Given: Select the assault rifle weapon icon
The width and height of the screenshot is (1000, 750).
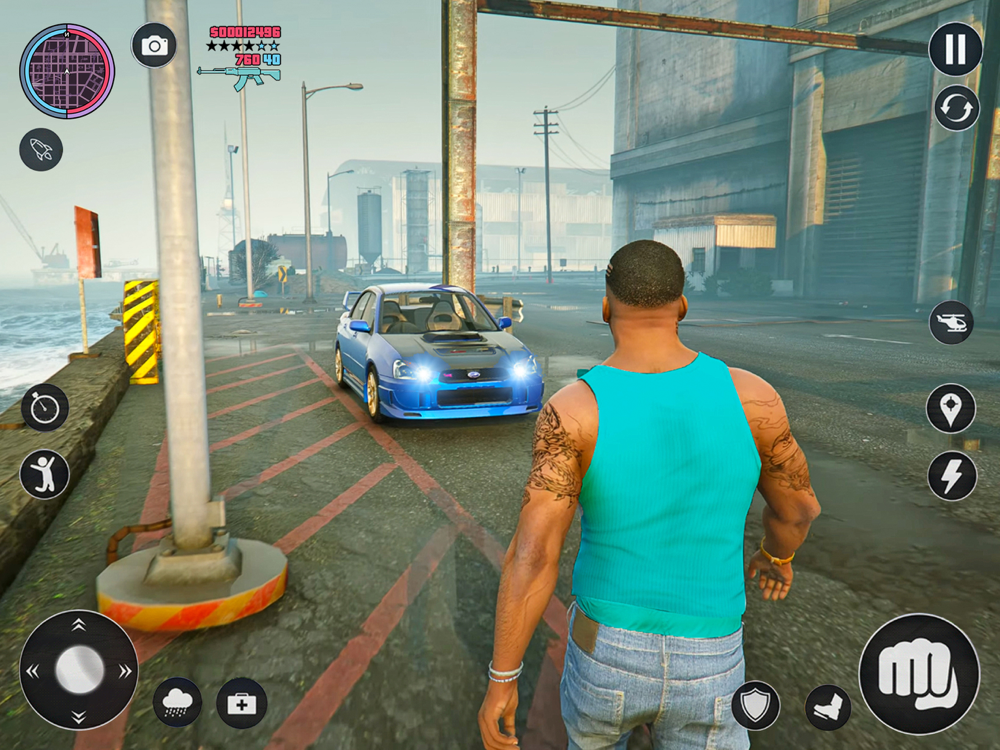Looking at the screenshot, I should [238, 75].
